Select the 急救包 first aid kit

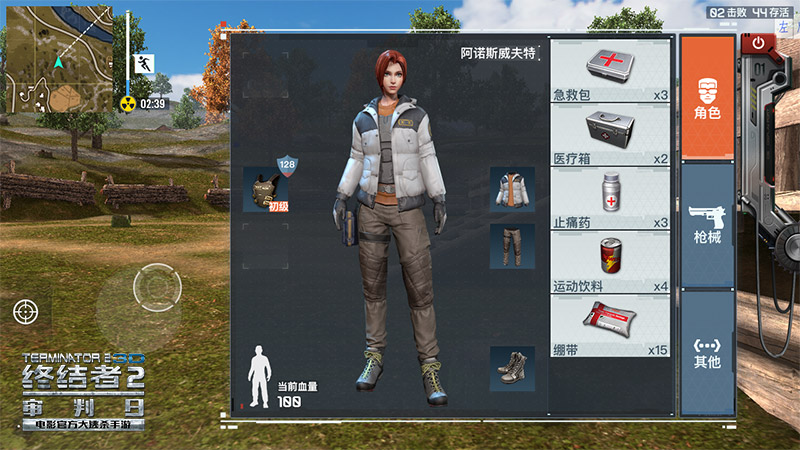point(611,72)
